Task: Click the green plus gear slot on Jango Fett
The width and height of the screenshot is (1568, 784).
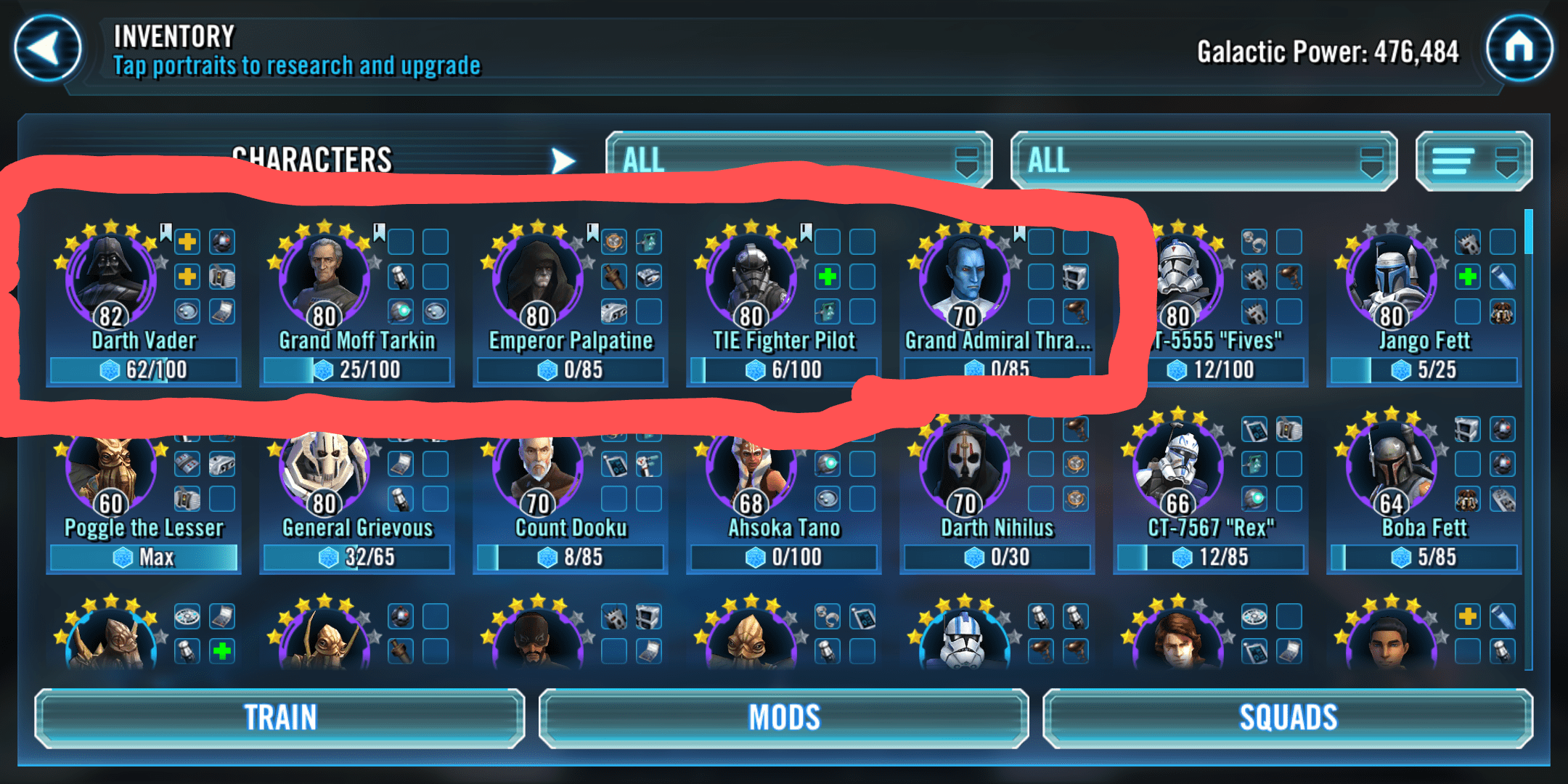Action: click(1467, 277)
